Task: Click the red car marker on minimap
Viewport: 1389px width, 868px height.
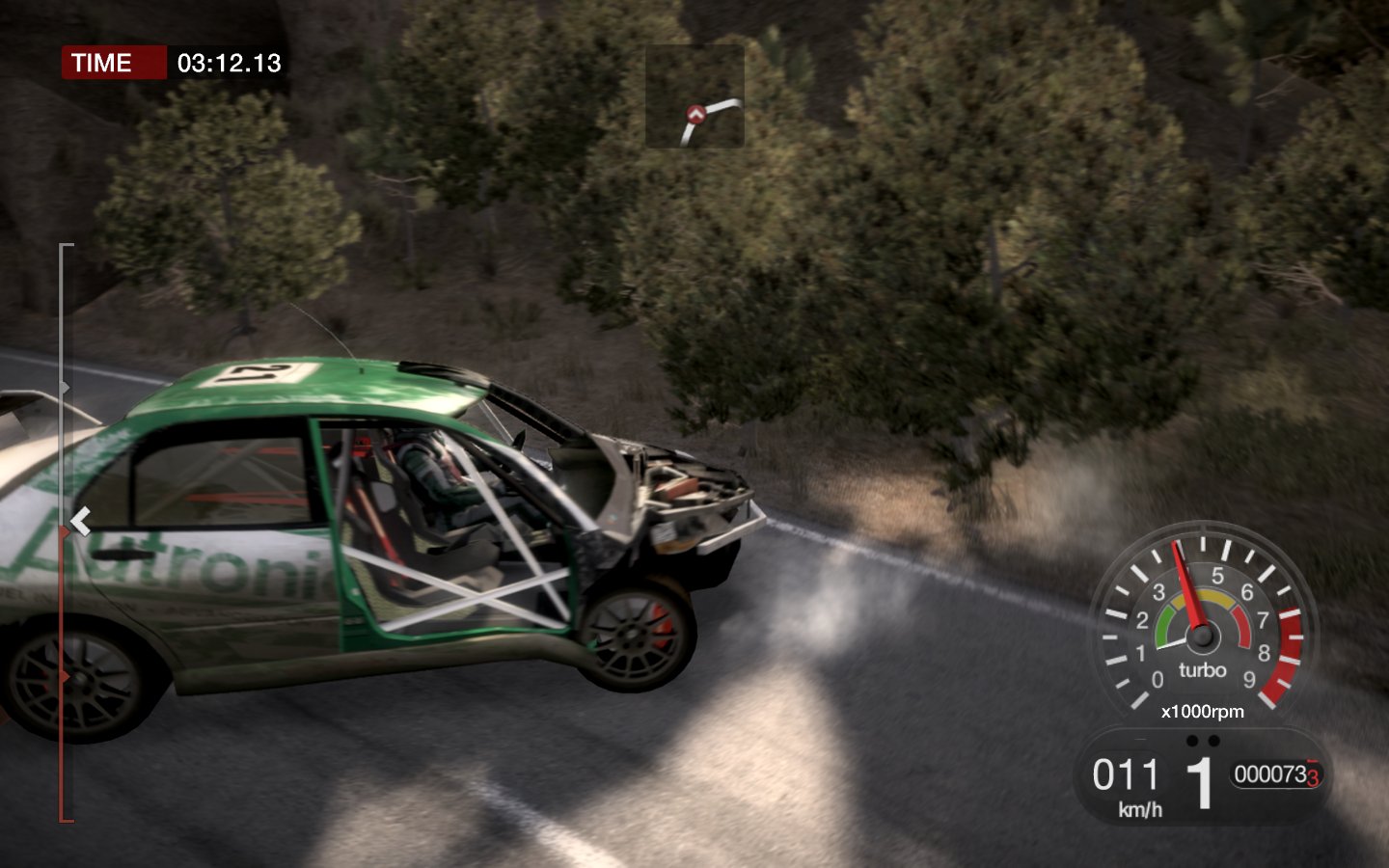Action: (694, 114)
